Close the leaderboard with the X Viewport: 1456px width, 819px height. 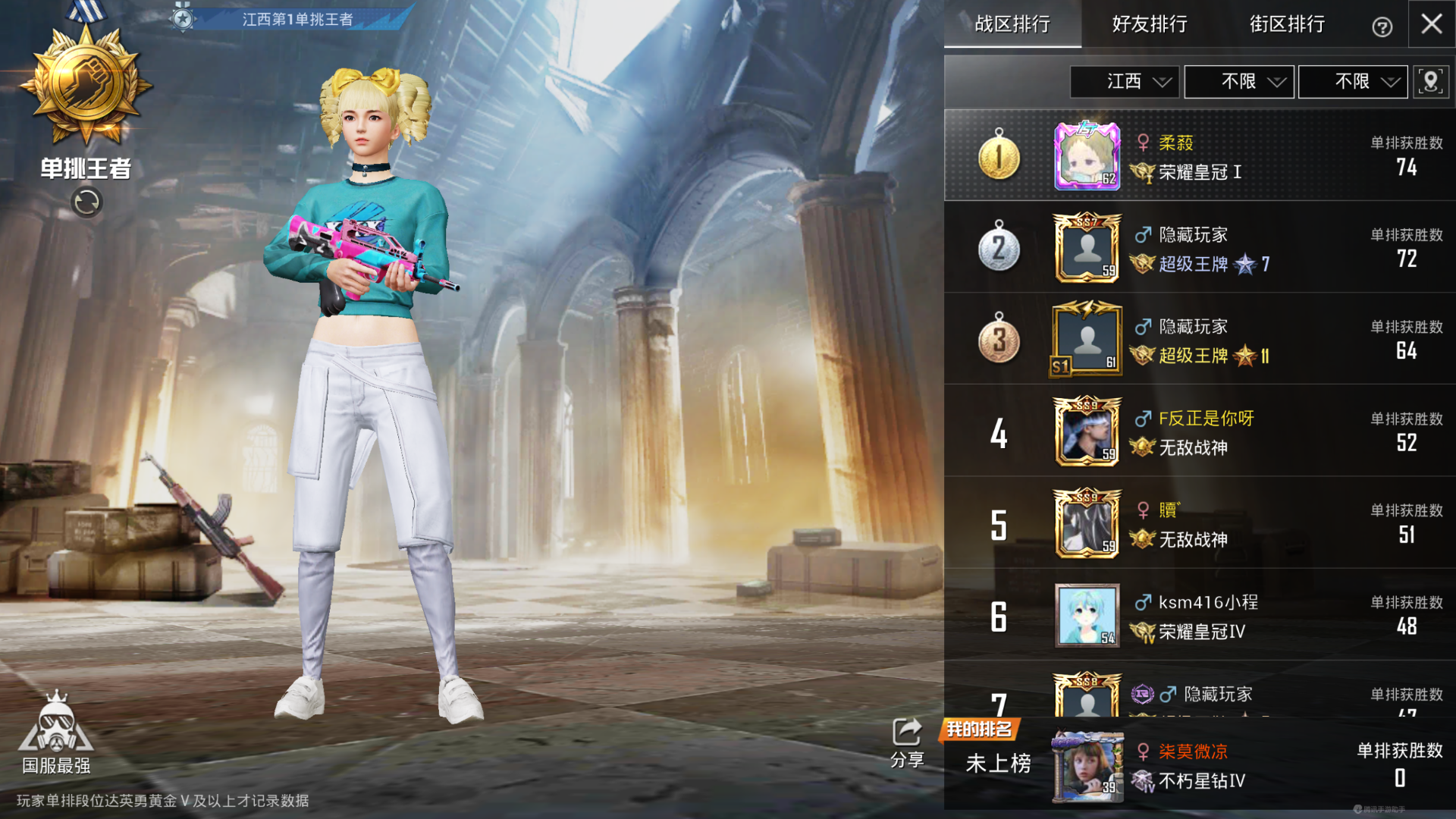coord(1432,24)
